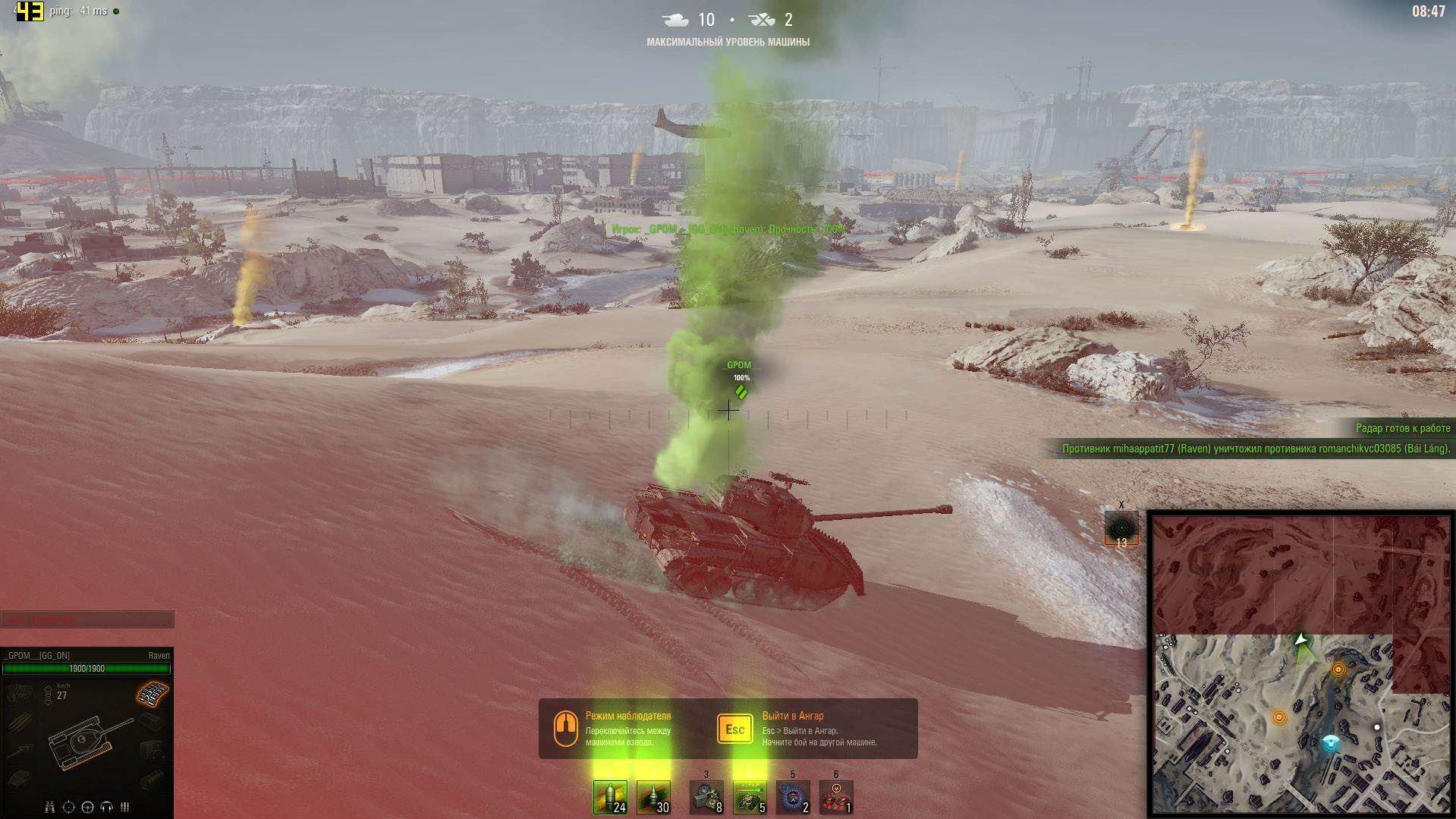Switch to the shell slot with 30 rounds
This screenshot has height=819, width=1456.
pyautogui.click(x=653, y=797)
